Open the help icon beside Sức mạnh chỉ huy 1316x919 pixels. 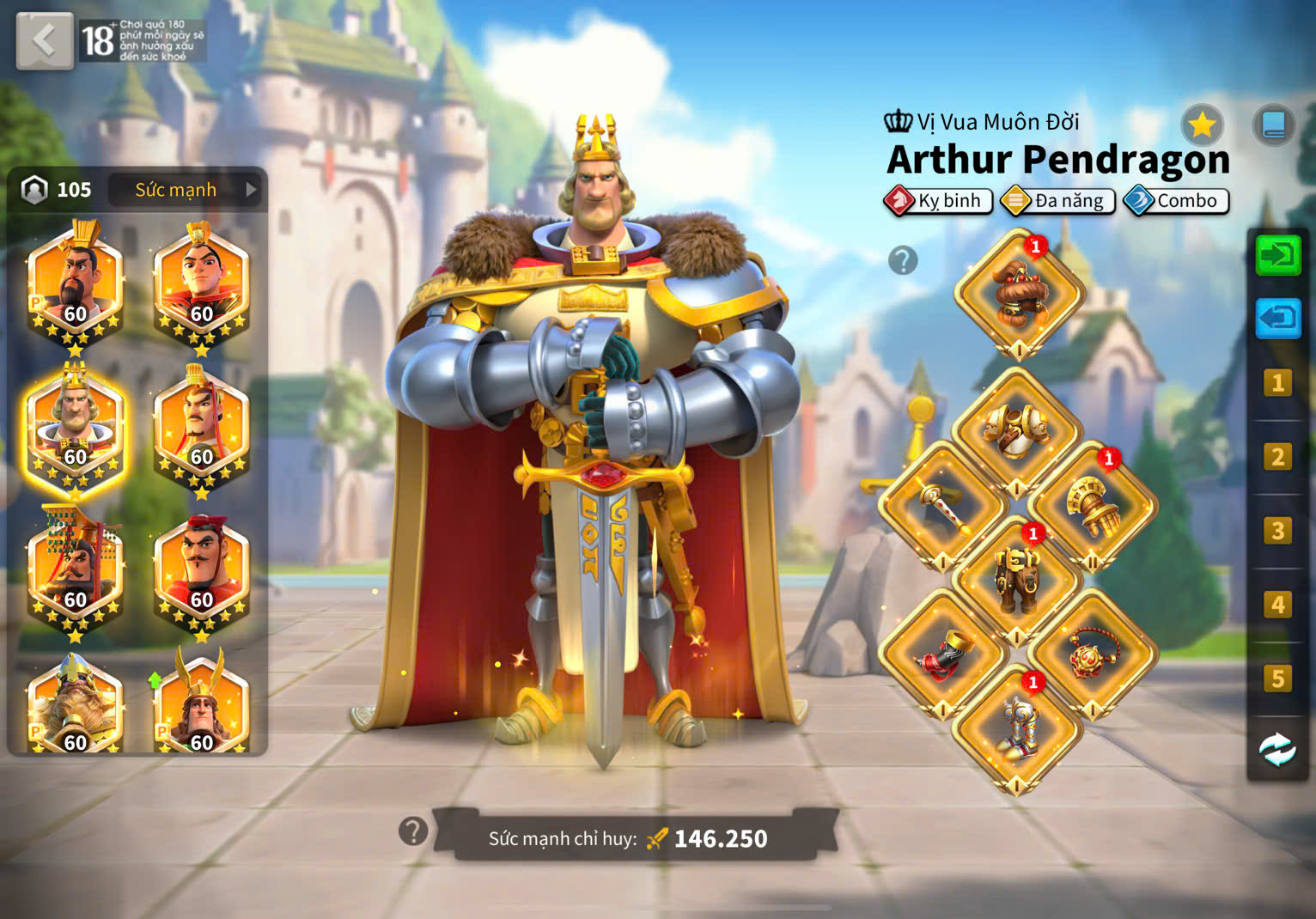413,831
